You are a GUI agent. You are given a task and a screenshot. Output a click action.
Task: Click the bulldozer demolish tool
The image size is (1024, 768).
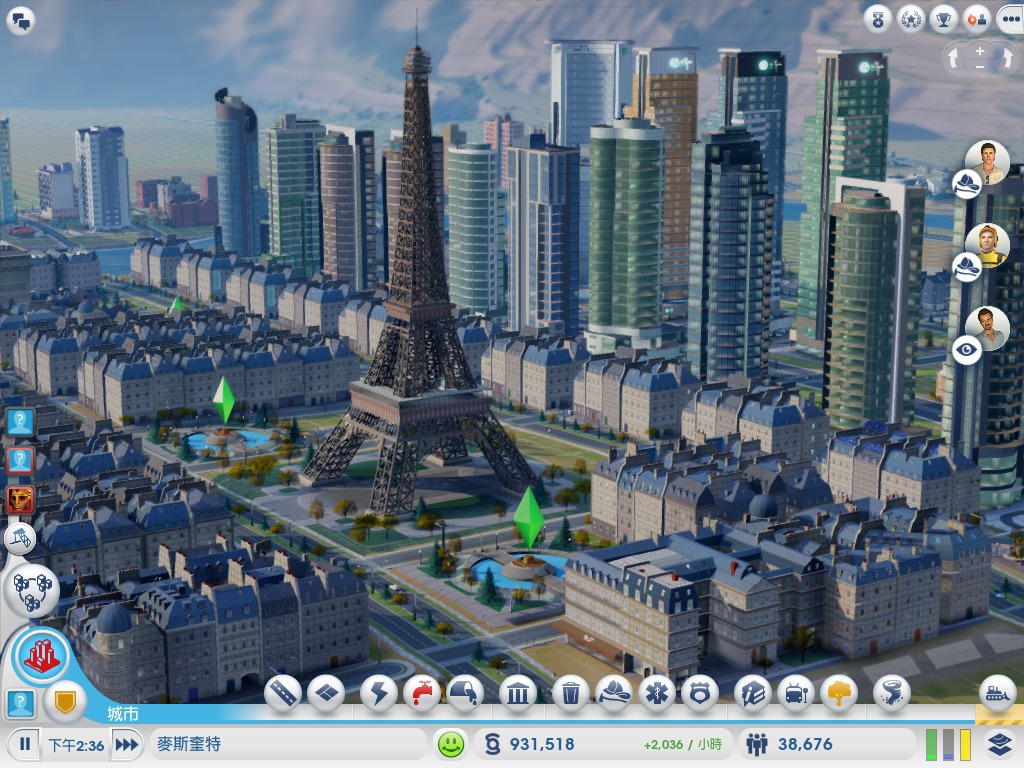click(997, 692)
